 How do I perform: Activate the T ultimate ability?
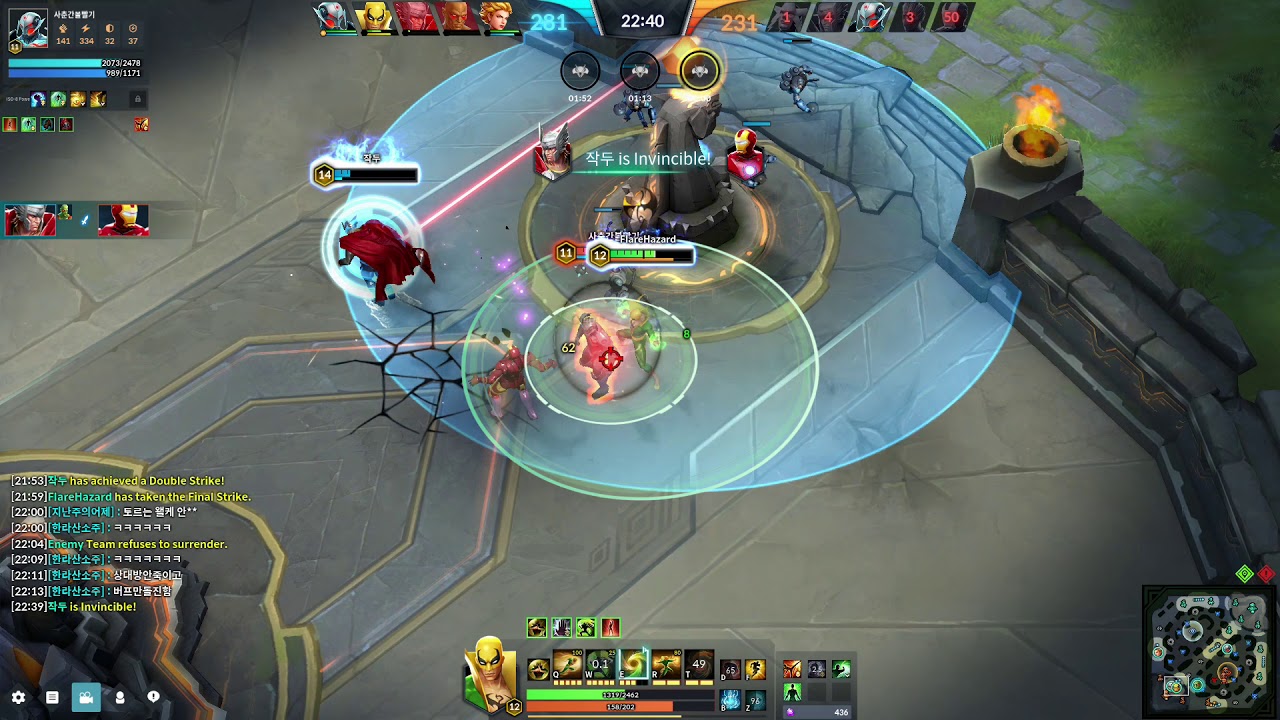point(698,665)
